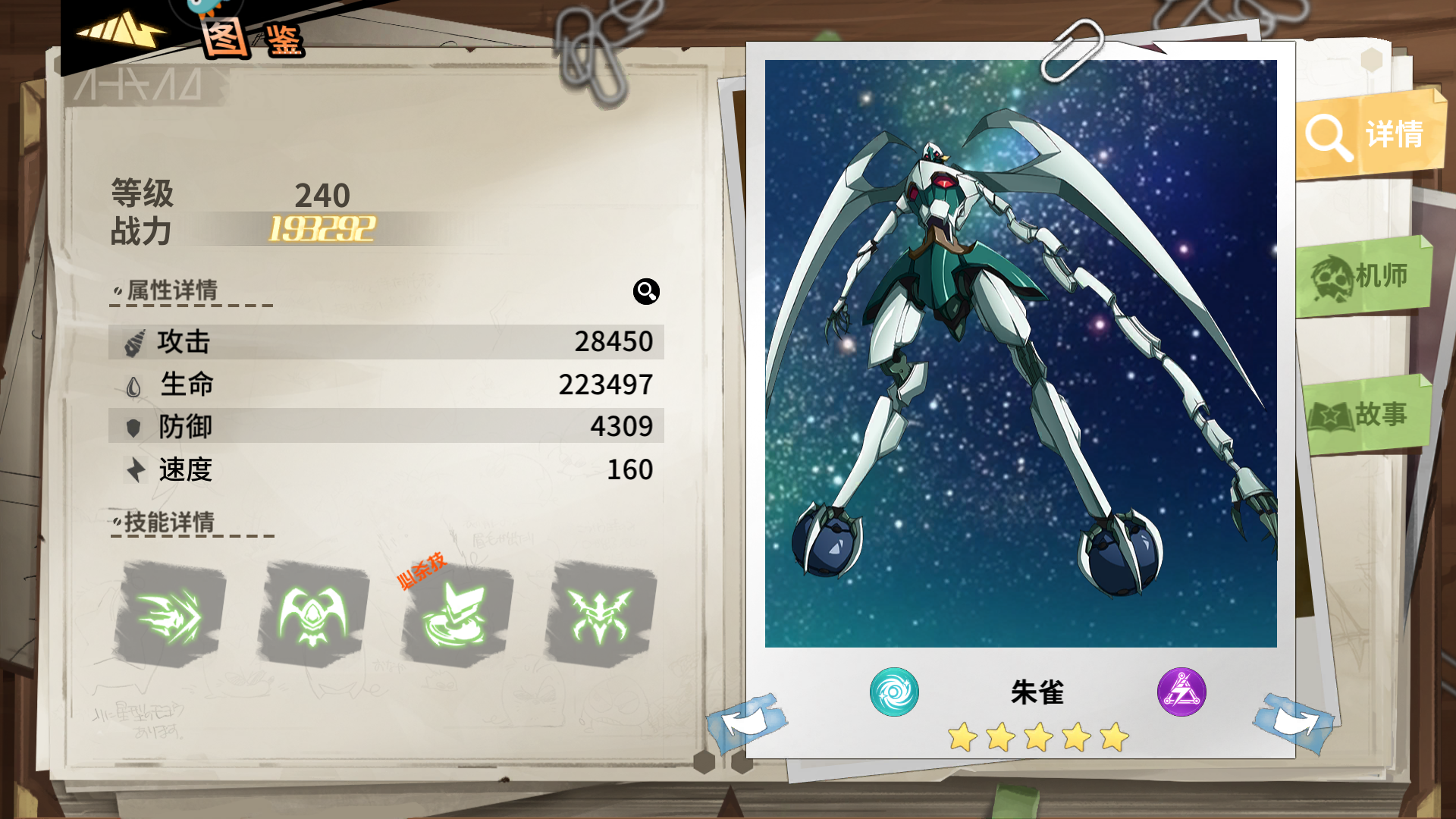Screen dimensions: 1456x819
Task: Switch to the 机师 pilot tab
Action: click(x=1363, y=277)
